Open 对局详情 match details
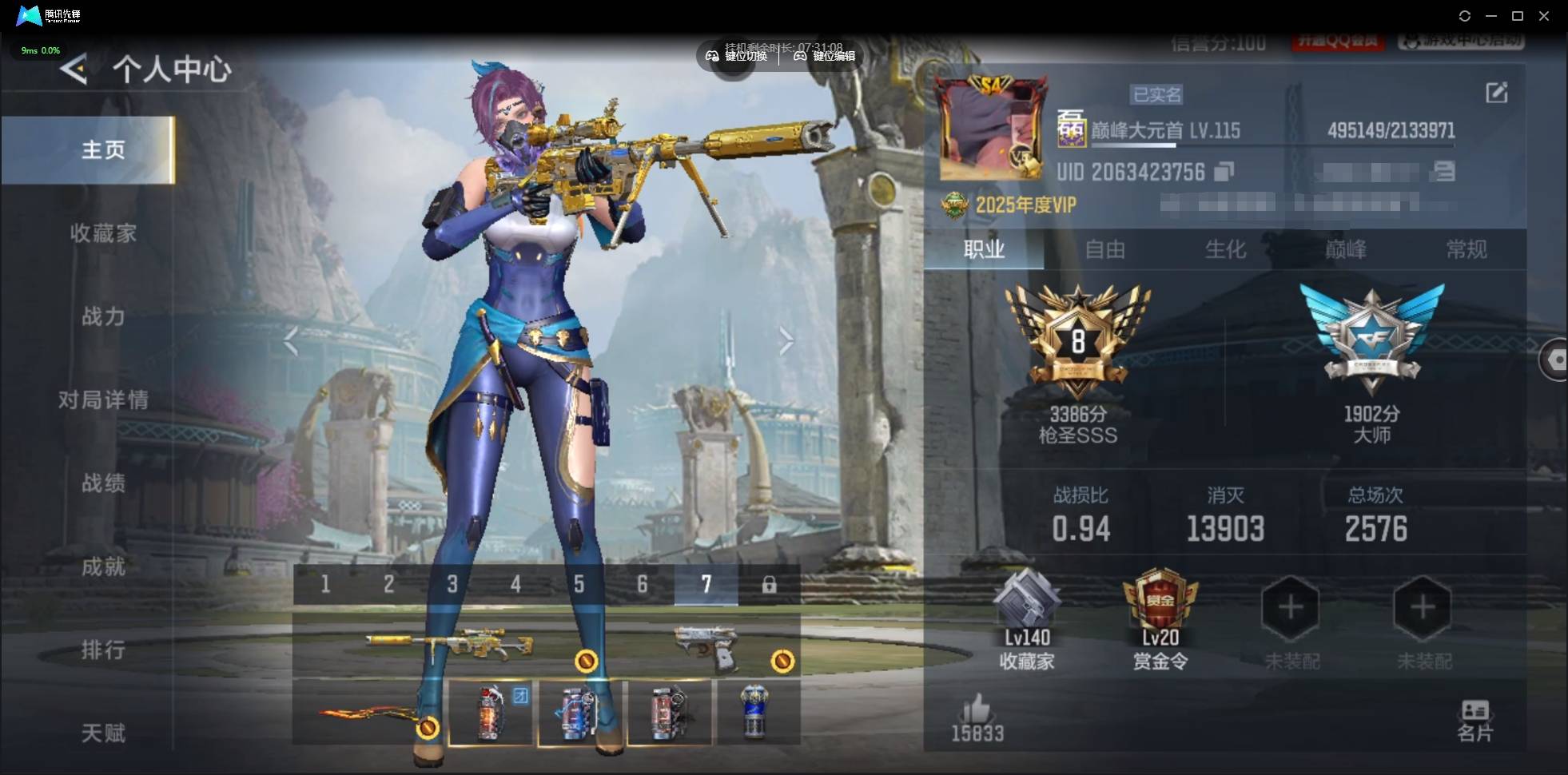Viewport: 1568px width, 775px height. click(x=103, y=399)
